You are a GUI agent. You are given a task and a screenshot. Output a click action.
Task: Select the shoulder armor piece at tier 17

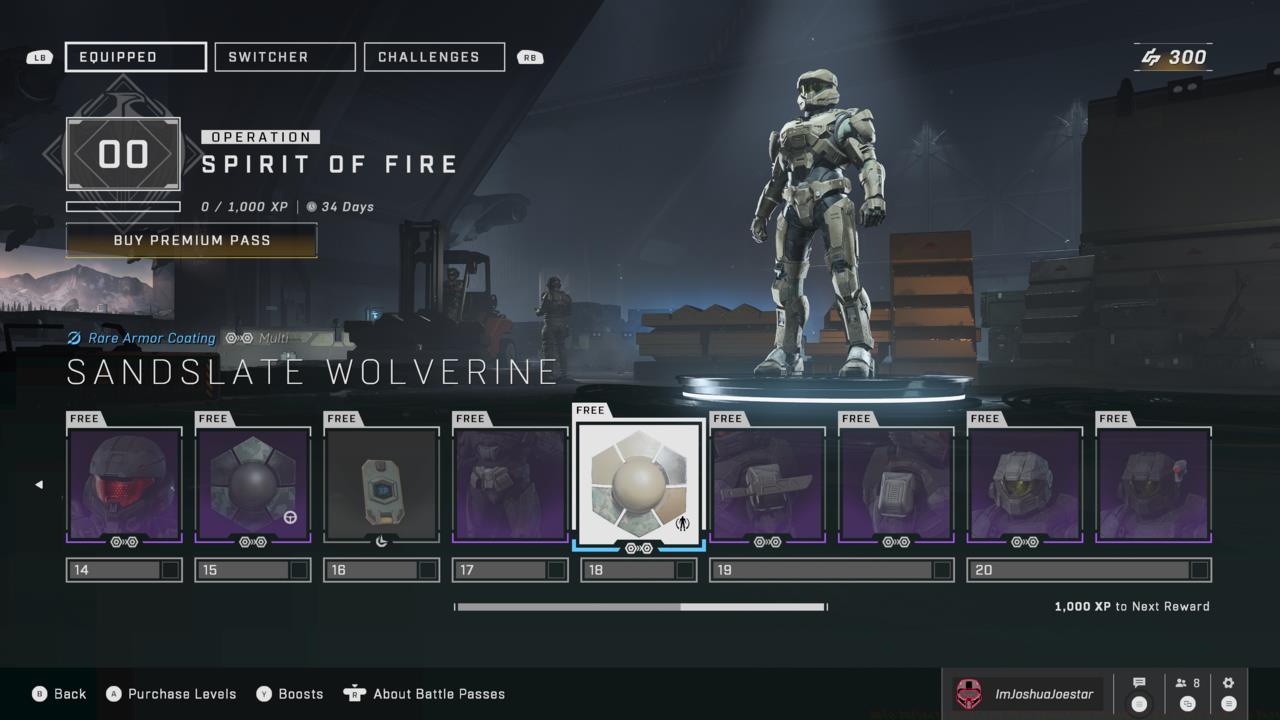coord(510,483)
